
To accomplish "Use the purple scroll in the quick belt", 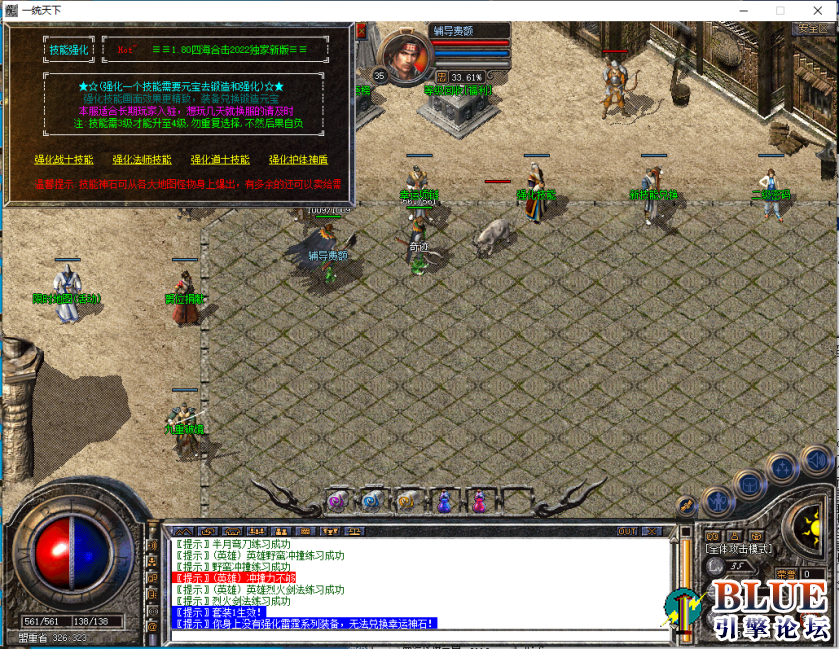I will (337, 500).
